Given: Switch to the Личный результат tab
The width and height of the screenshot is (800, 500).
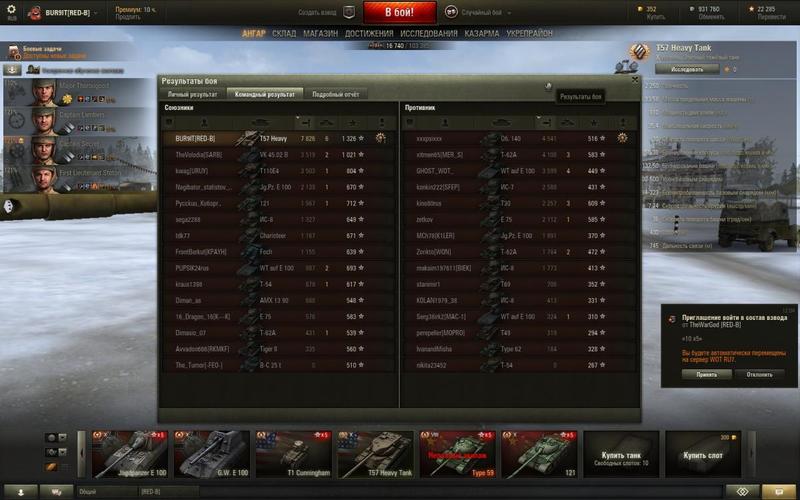Looking at the screenshot, I should [x=191, y=94].
